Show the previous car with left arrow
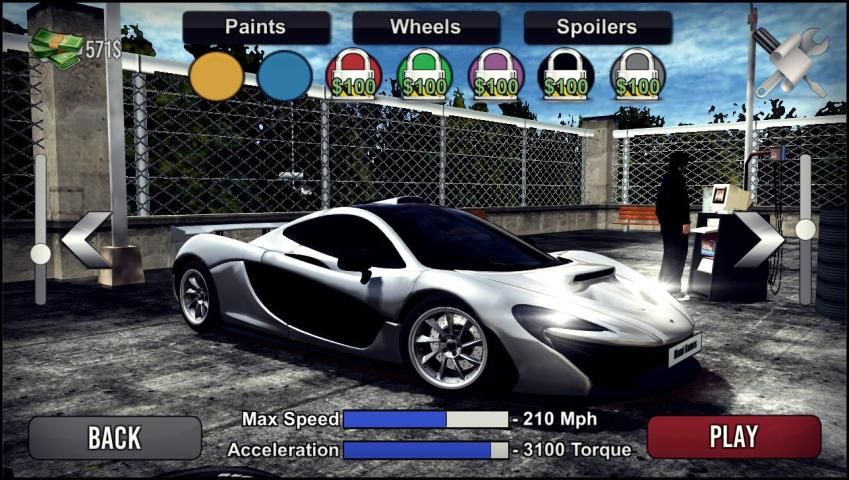Image resolution: width=849 pixels, height=480 pixels. tap(86, 240)
